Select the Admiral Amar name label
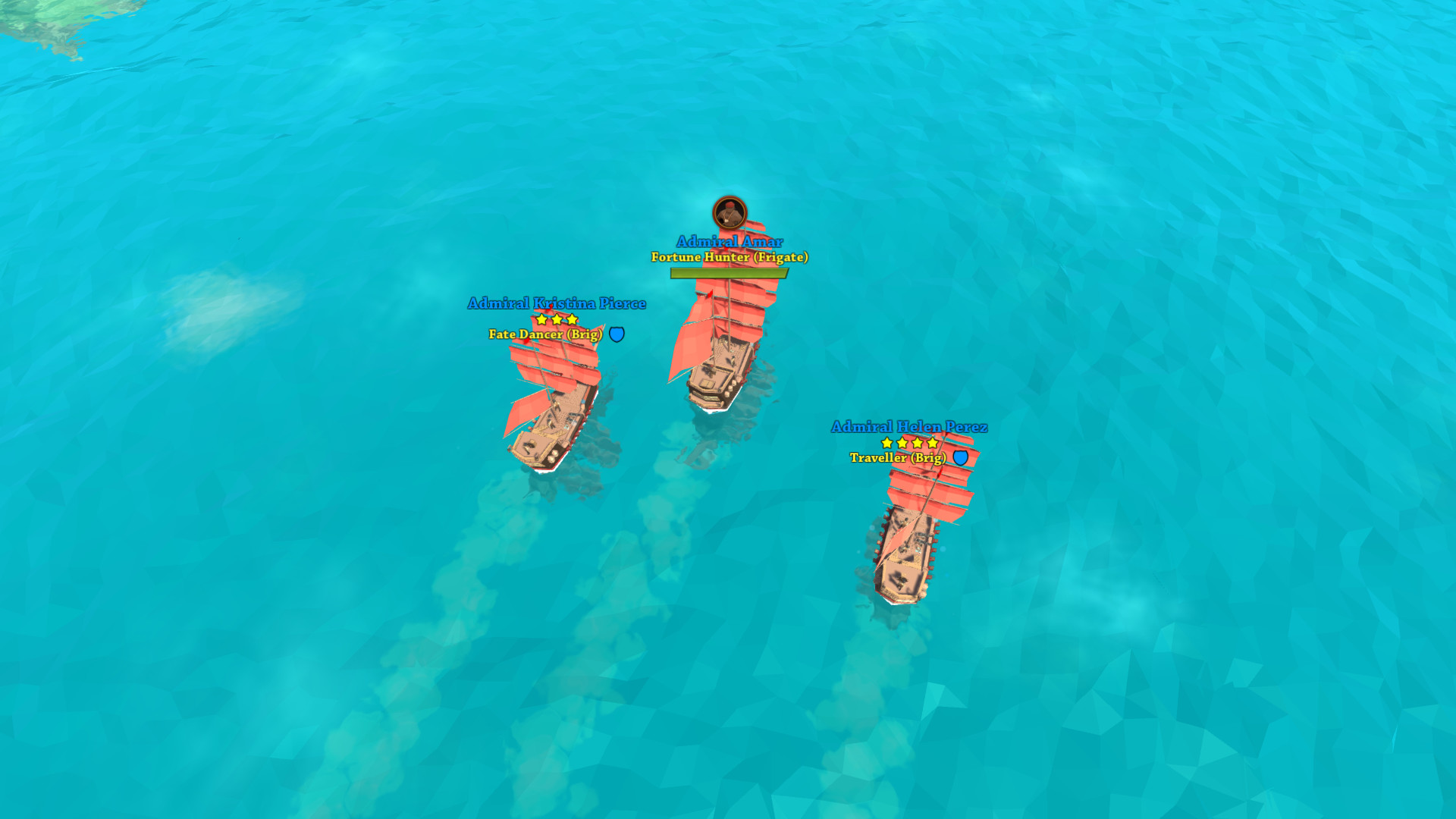 (730, 240)
